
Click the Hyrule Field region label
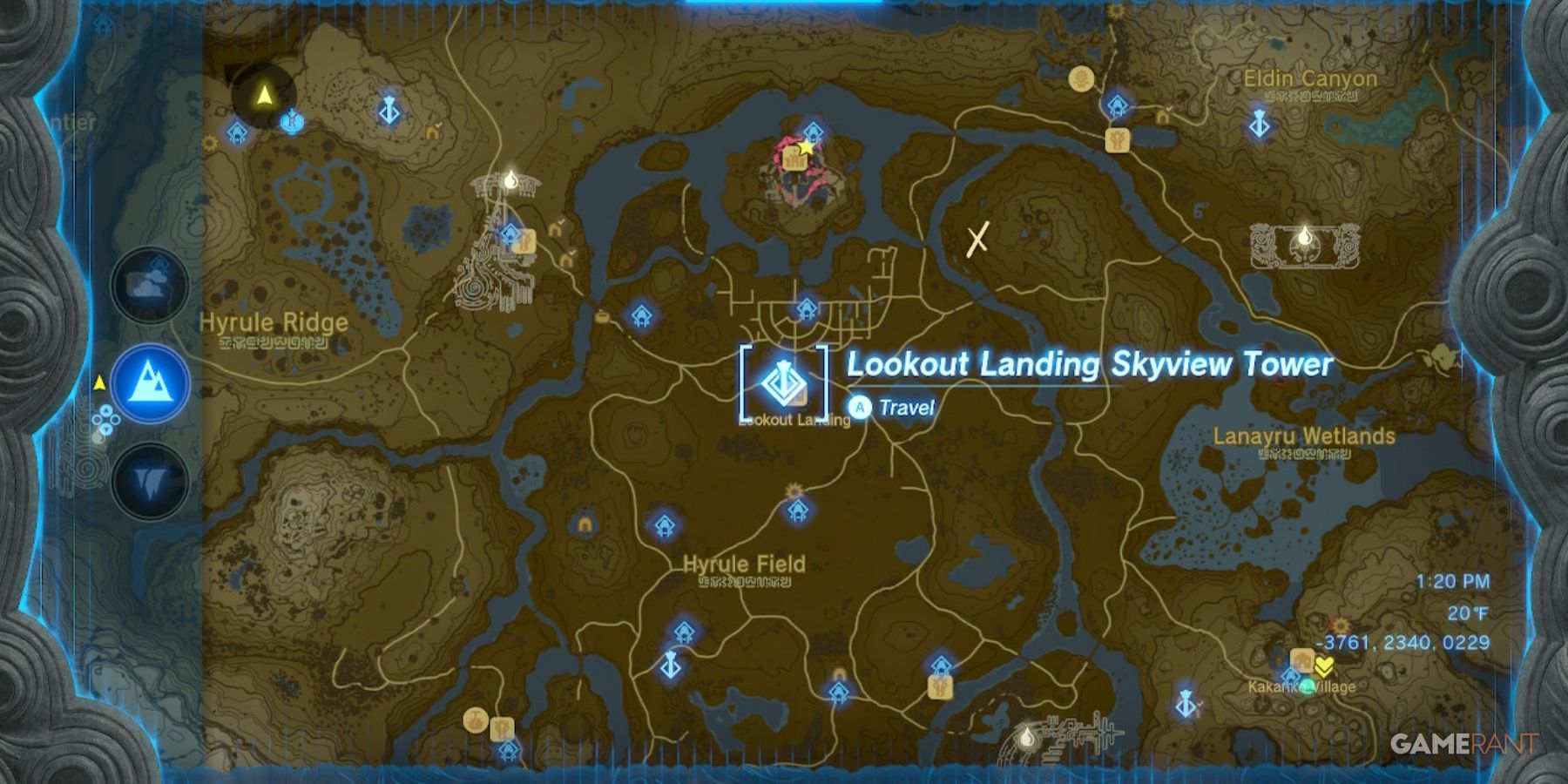(x=743, y=564)
